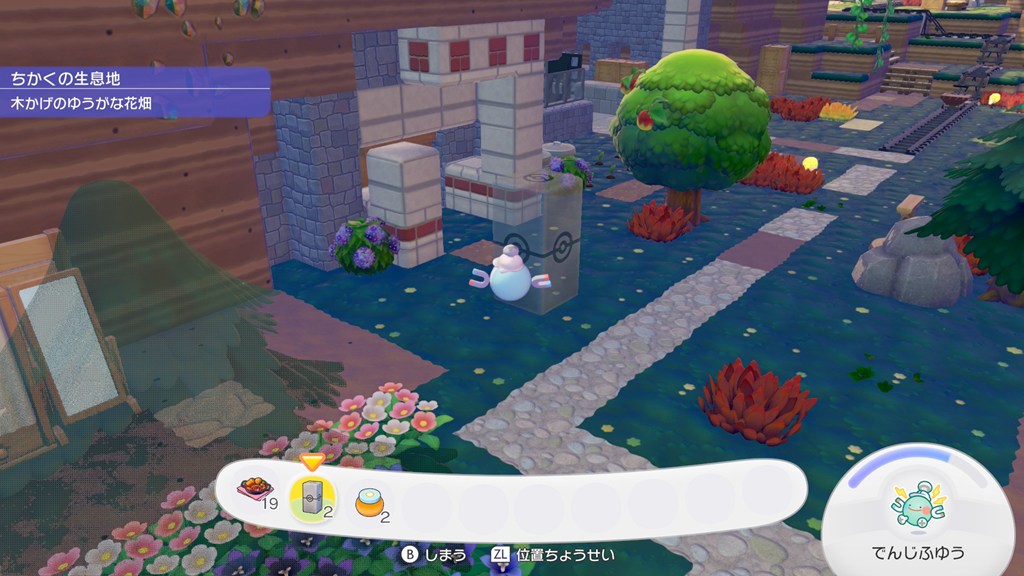Select the highlighted grey box item slot

click(x=312, y=497)
